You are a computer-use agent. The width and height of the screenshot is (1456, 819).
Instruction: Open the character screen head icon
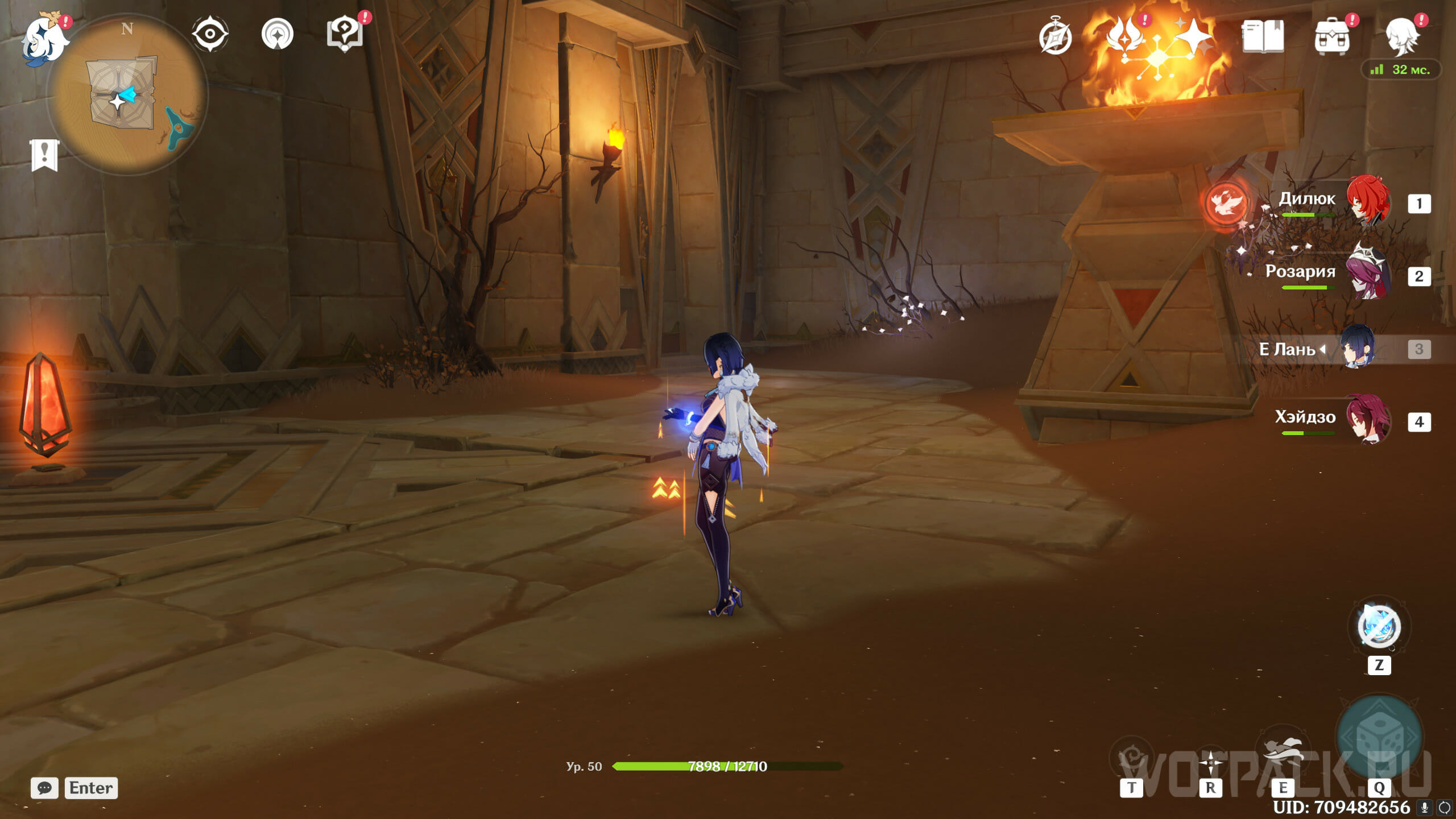pyautogui.click(x=1401, y=36)
